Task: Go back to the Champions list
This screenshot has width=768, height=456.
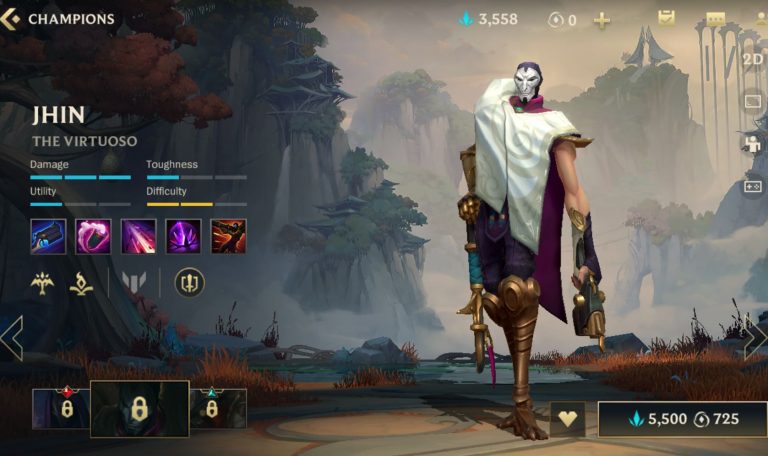Action: pyautogui.click(x=58, y=19)
